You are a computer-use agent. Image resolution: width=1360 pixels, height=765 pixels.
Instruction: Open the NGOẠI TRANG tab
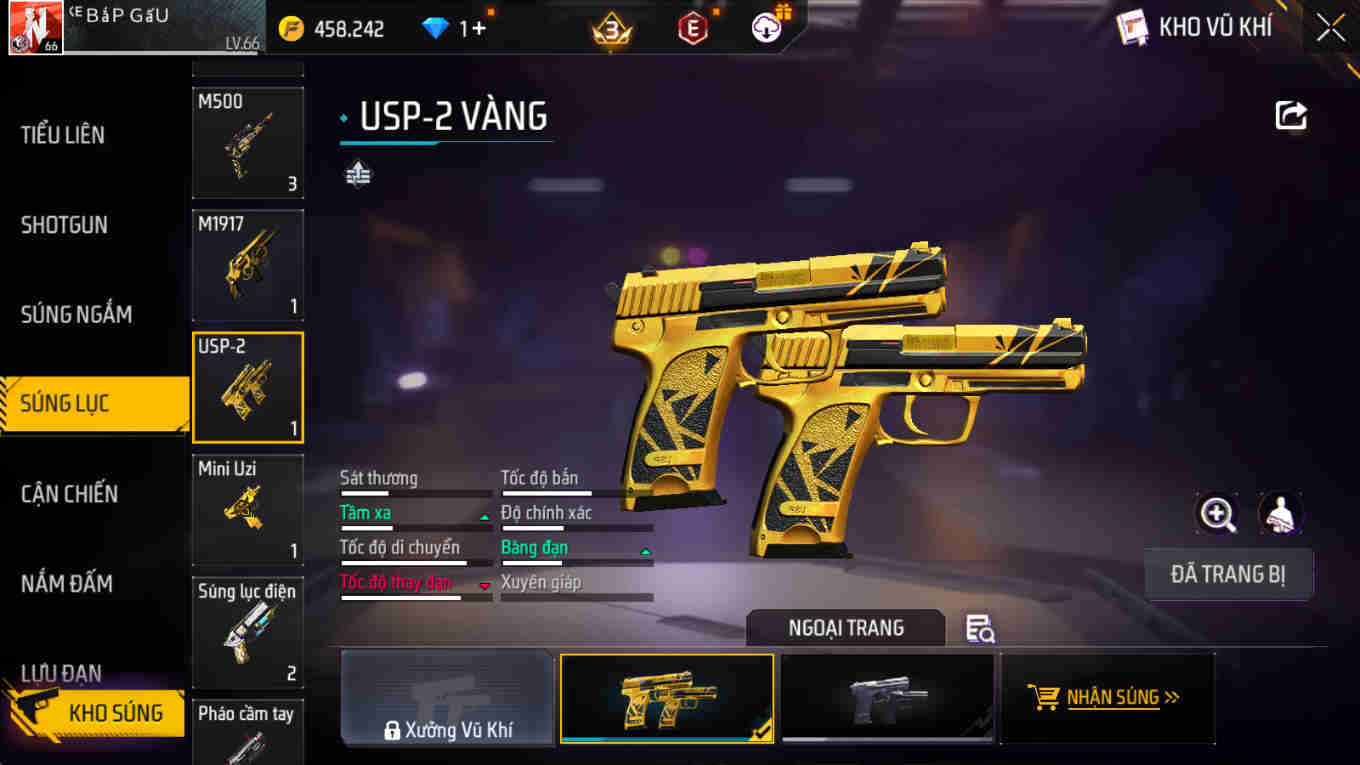[x=845, y=628]
